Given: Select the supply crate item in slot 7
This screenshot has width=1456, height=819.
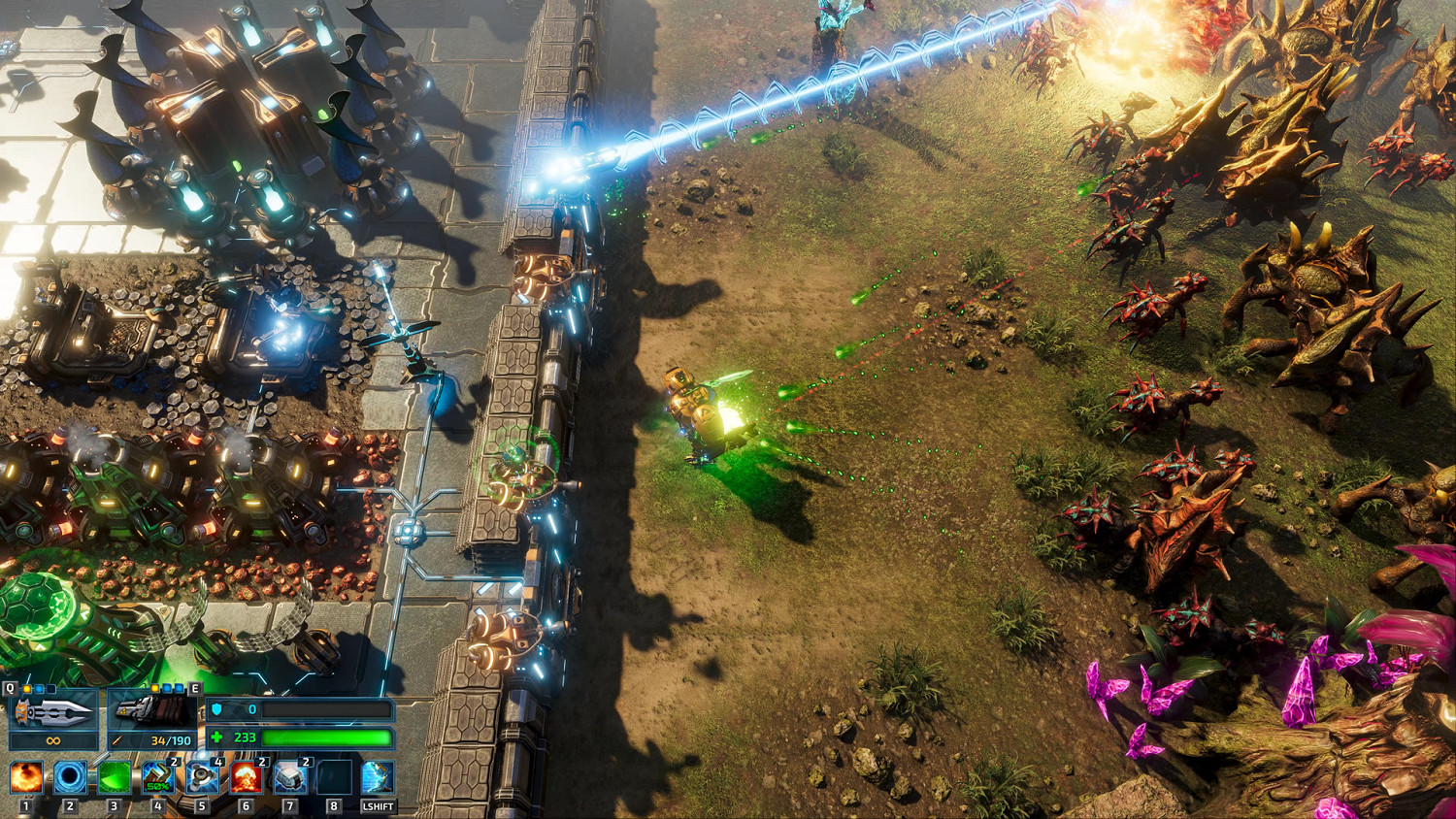Looking at the screenshot, I should click(291, 778).
